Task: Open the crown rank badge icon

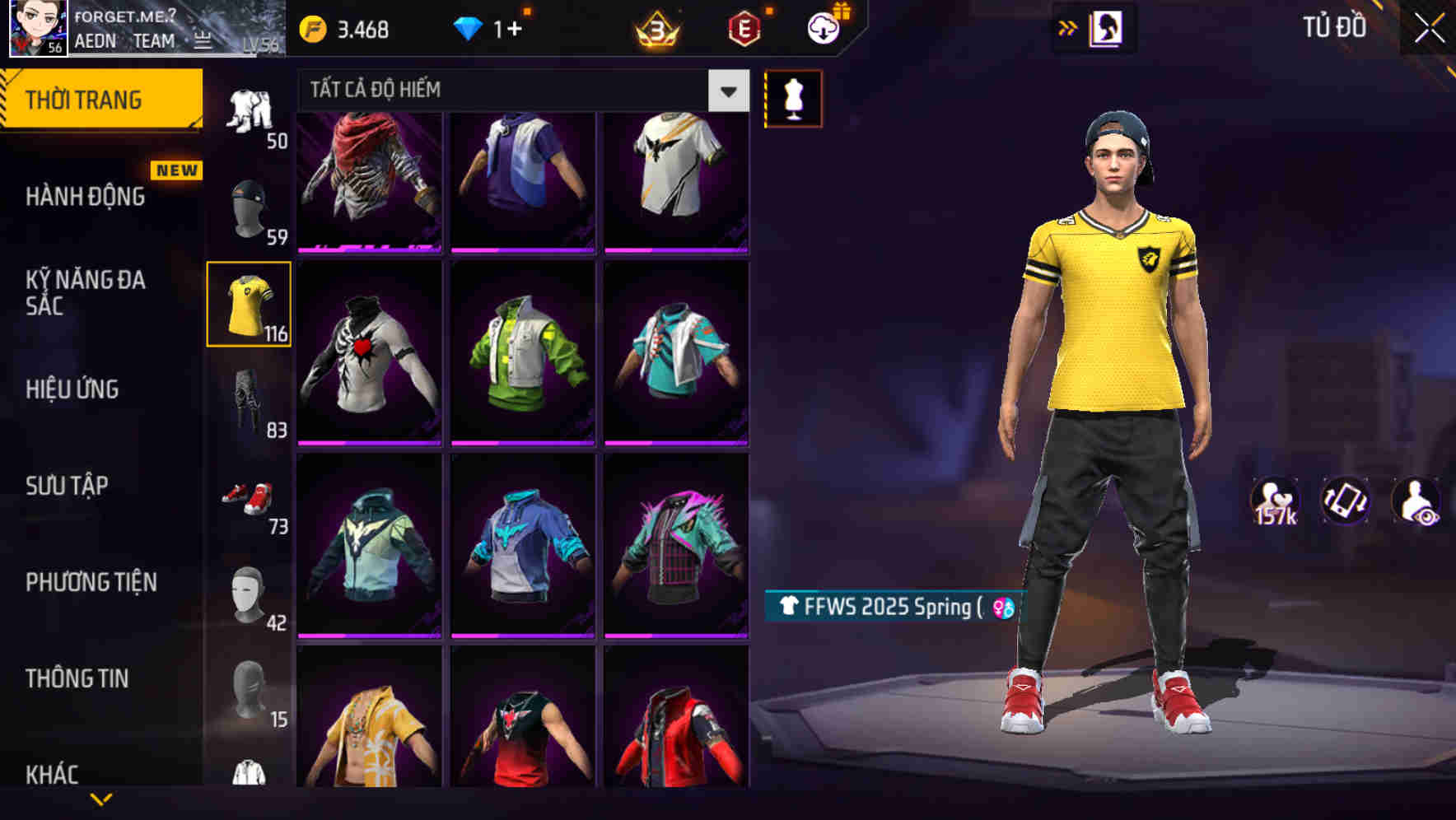Action: 656,27
